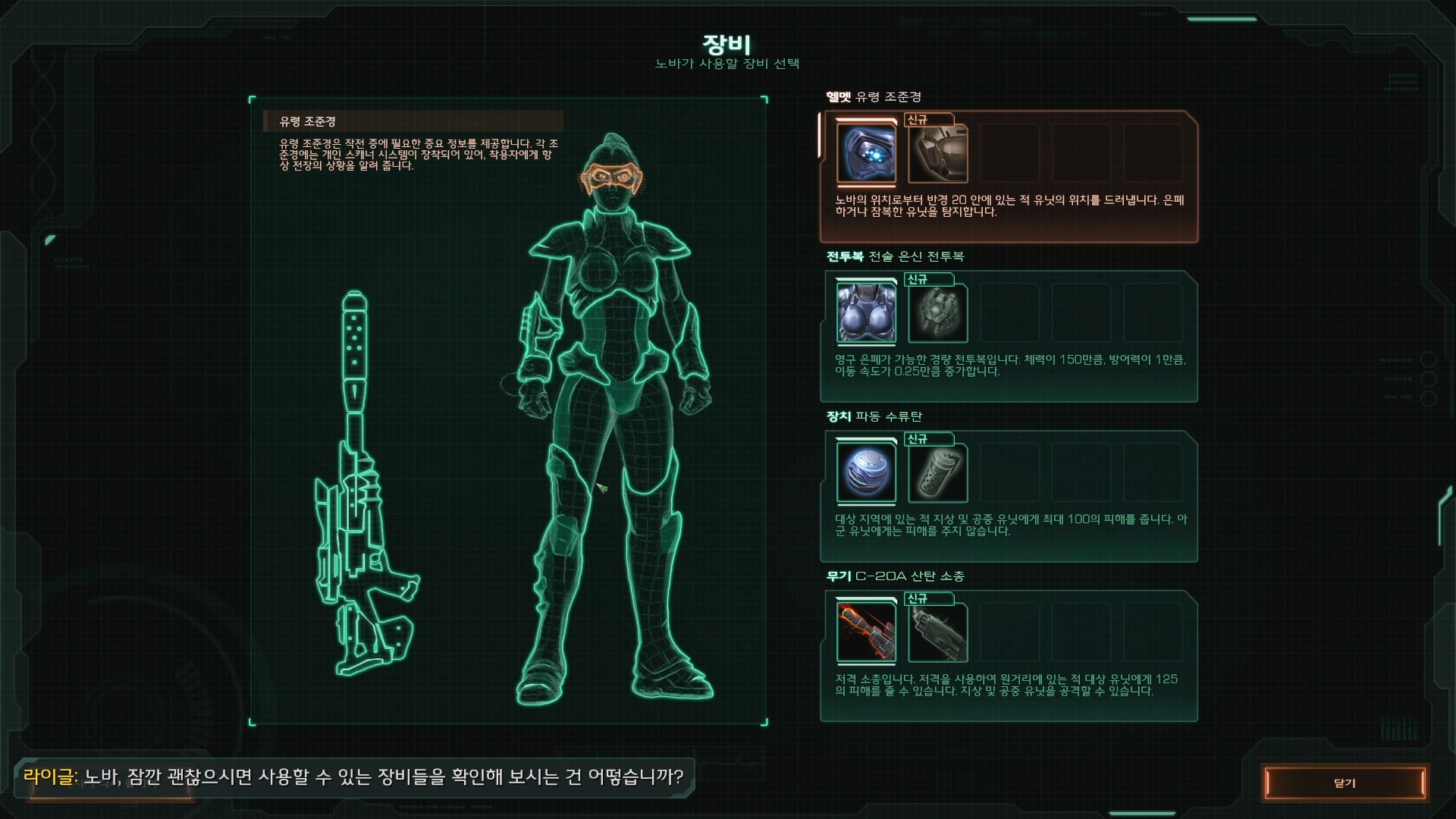The image size is (1456, 819).
Task: Select the 파동 수류탄 gadget icon
Action: point(866,473)
